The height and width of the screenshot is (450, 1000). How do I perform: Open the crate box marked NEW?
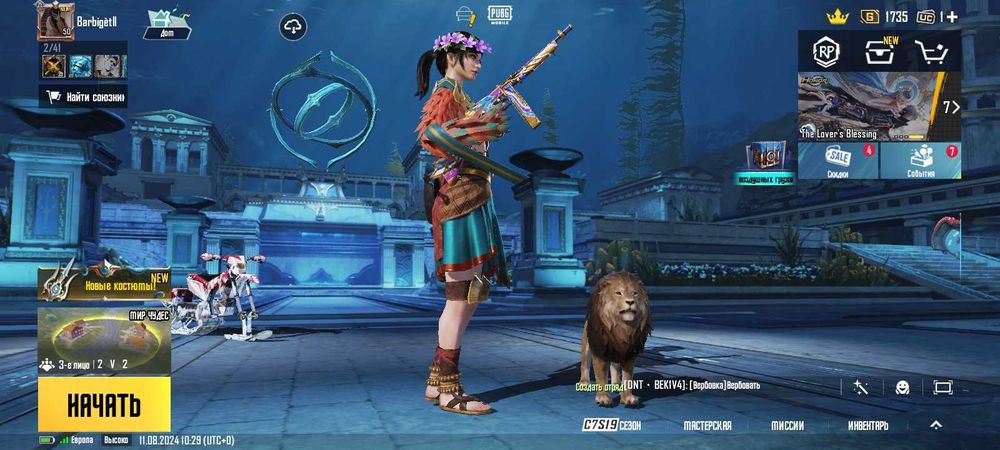pyautogui.click(x=882, y=51)
